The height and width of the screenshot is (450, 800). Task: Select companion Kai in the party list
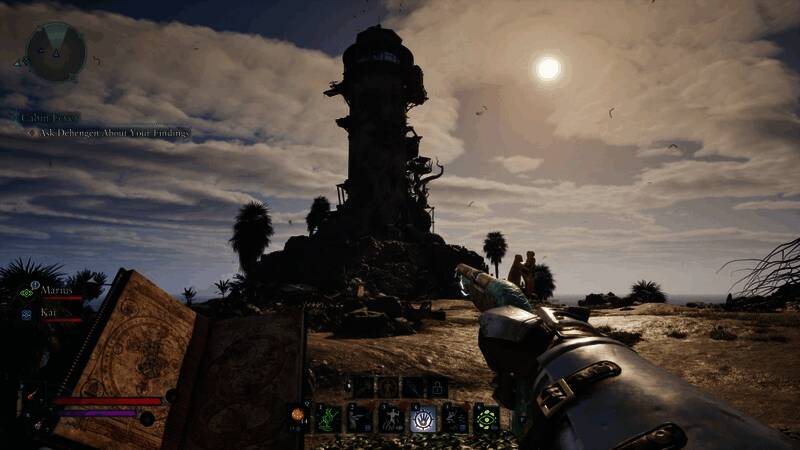point(48,313)
